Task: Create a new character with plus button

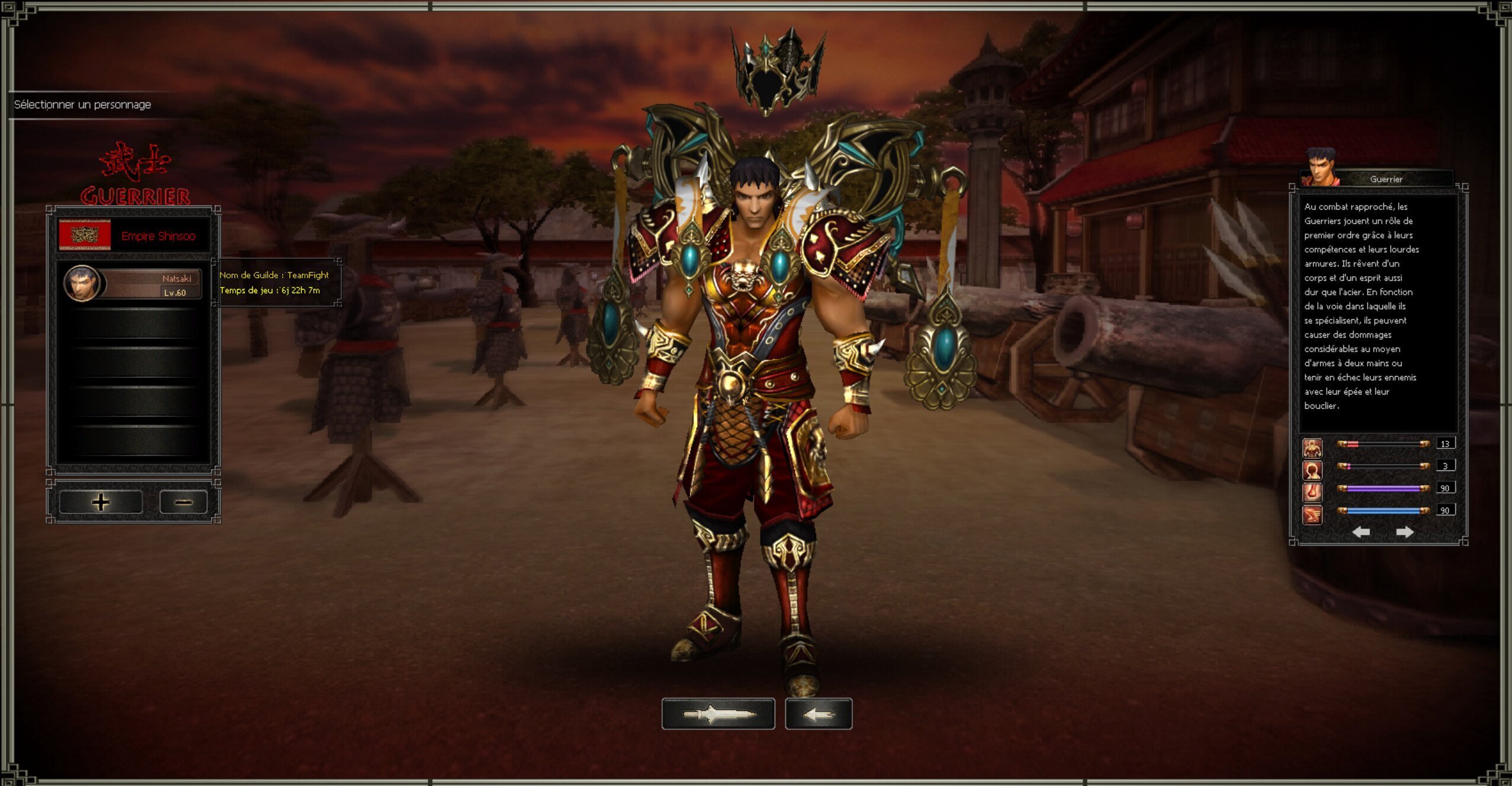Action: (x=101, y=502)
